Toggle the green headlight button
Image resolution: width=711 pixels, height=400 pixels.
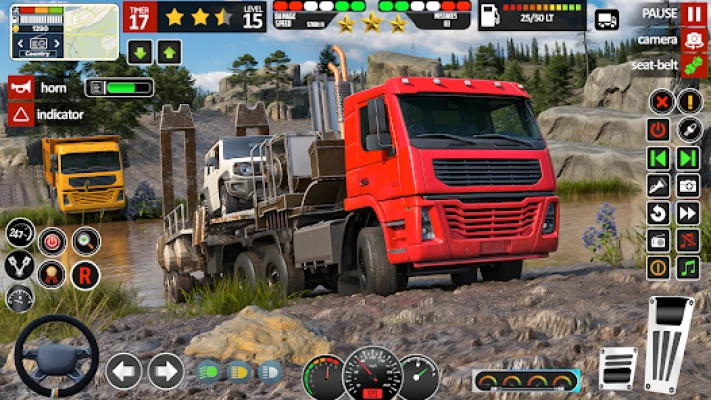[208, 371]
